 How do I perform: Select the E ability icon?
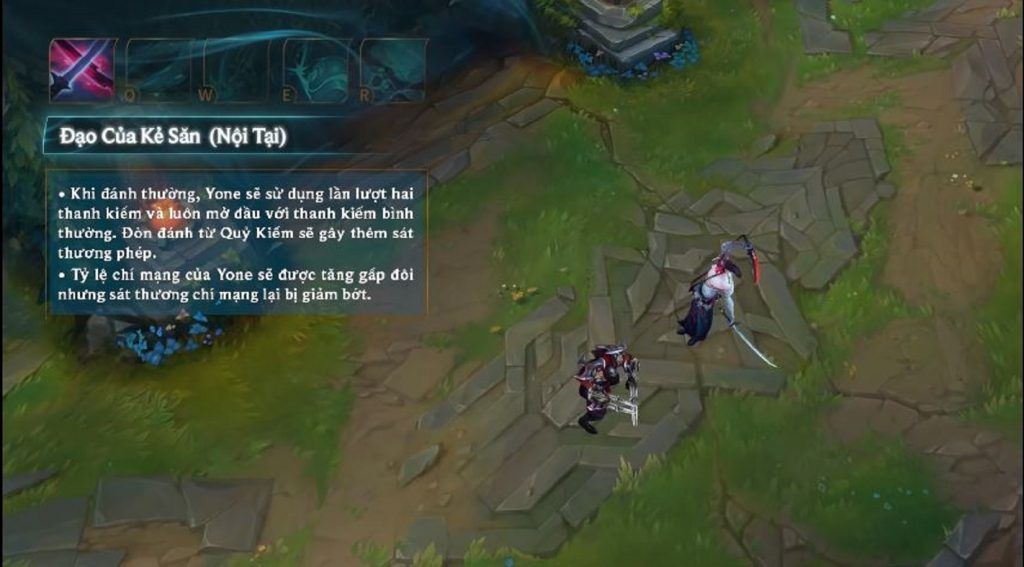pos(316,70)
